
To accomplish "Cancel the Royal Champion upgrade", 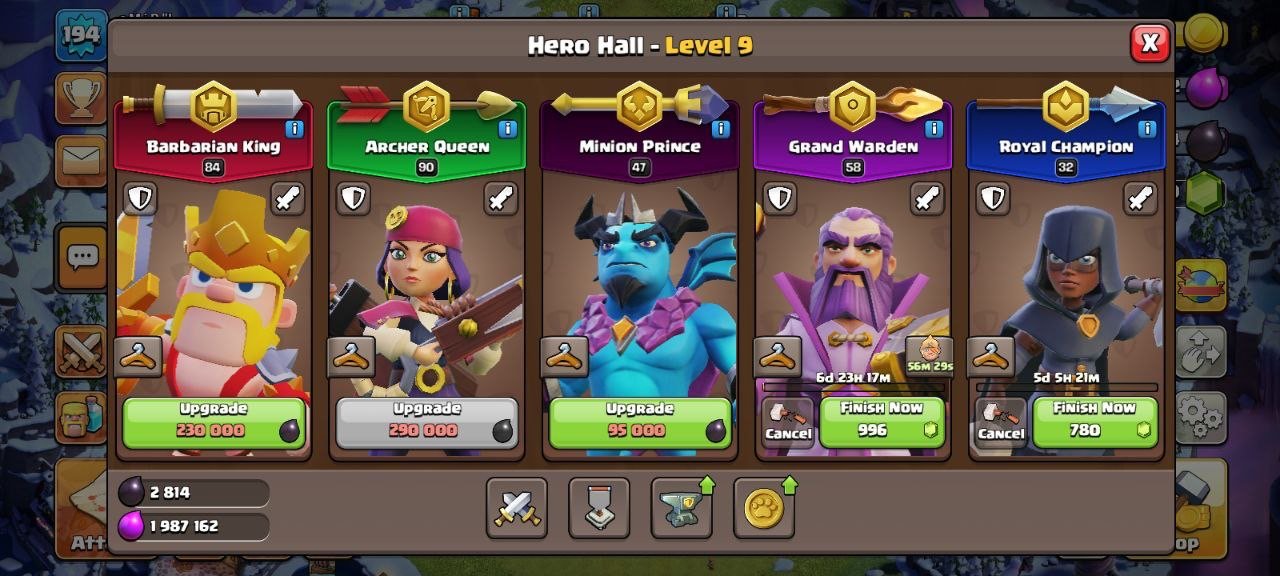I will pyautogui.click(x=1001, y=422).
